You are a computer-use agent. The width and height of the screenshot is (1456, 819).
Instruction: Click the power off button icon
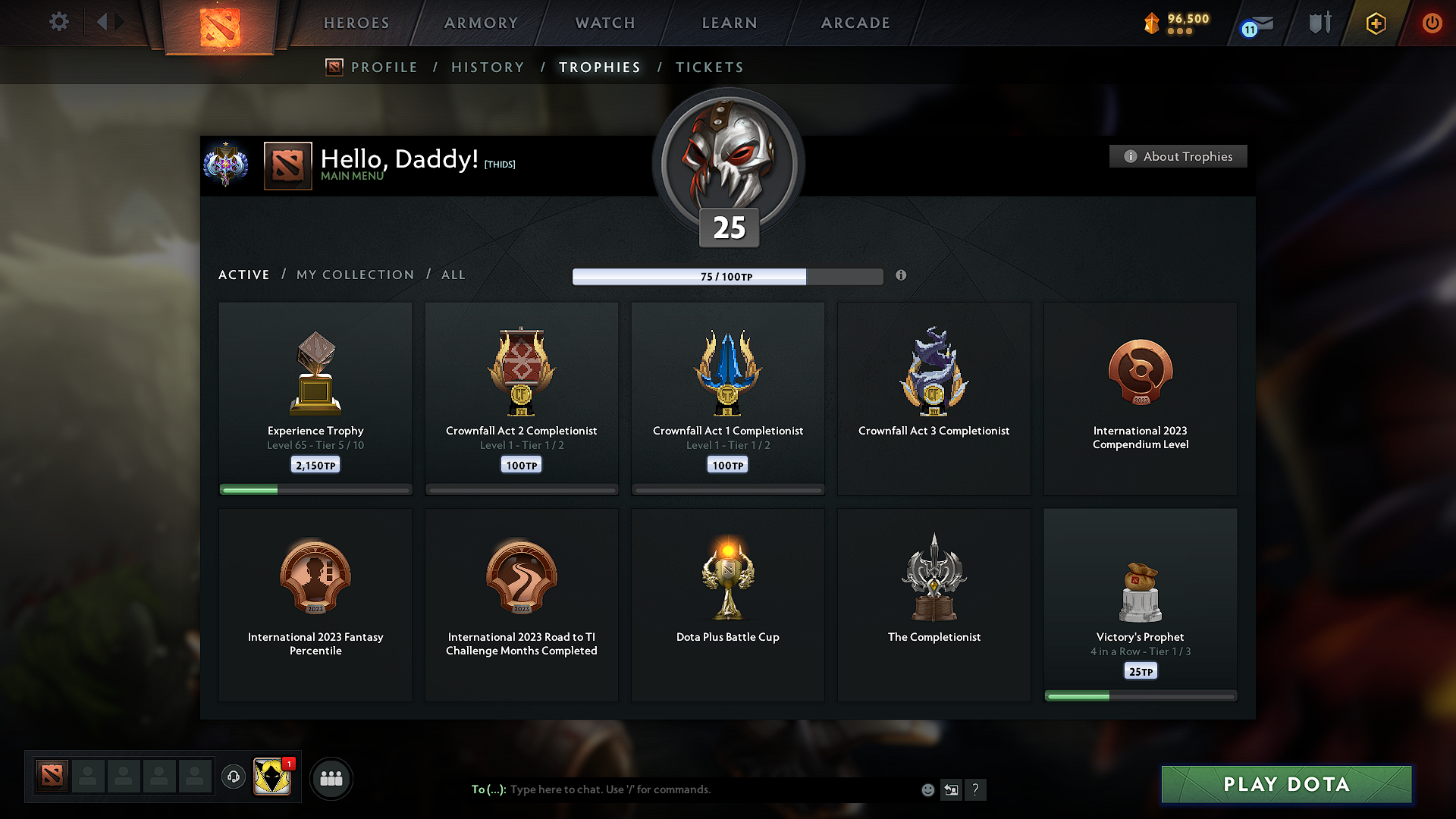coord(1432,24)
